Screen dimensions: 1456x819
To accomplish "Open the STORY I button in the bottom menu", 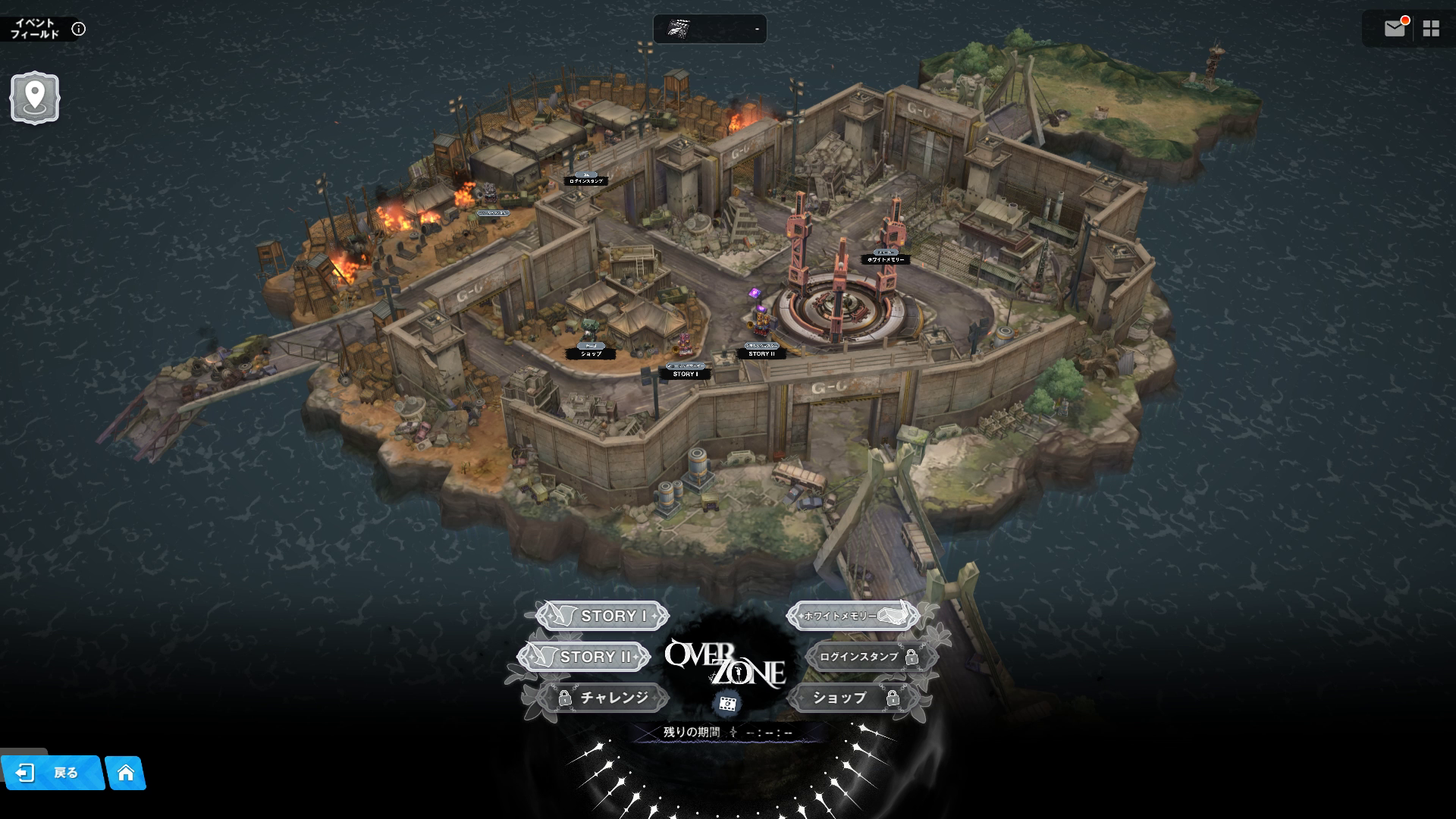I will click(x=603, y=616).
